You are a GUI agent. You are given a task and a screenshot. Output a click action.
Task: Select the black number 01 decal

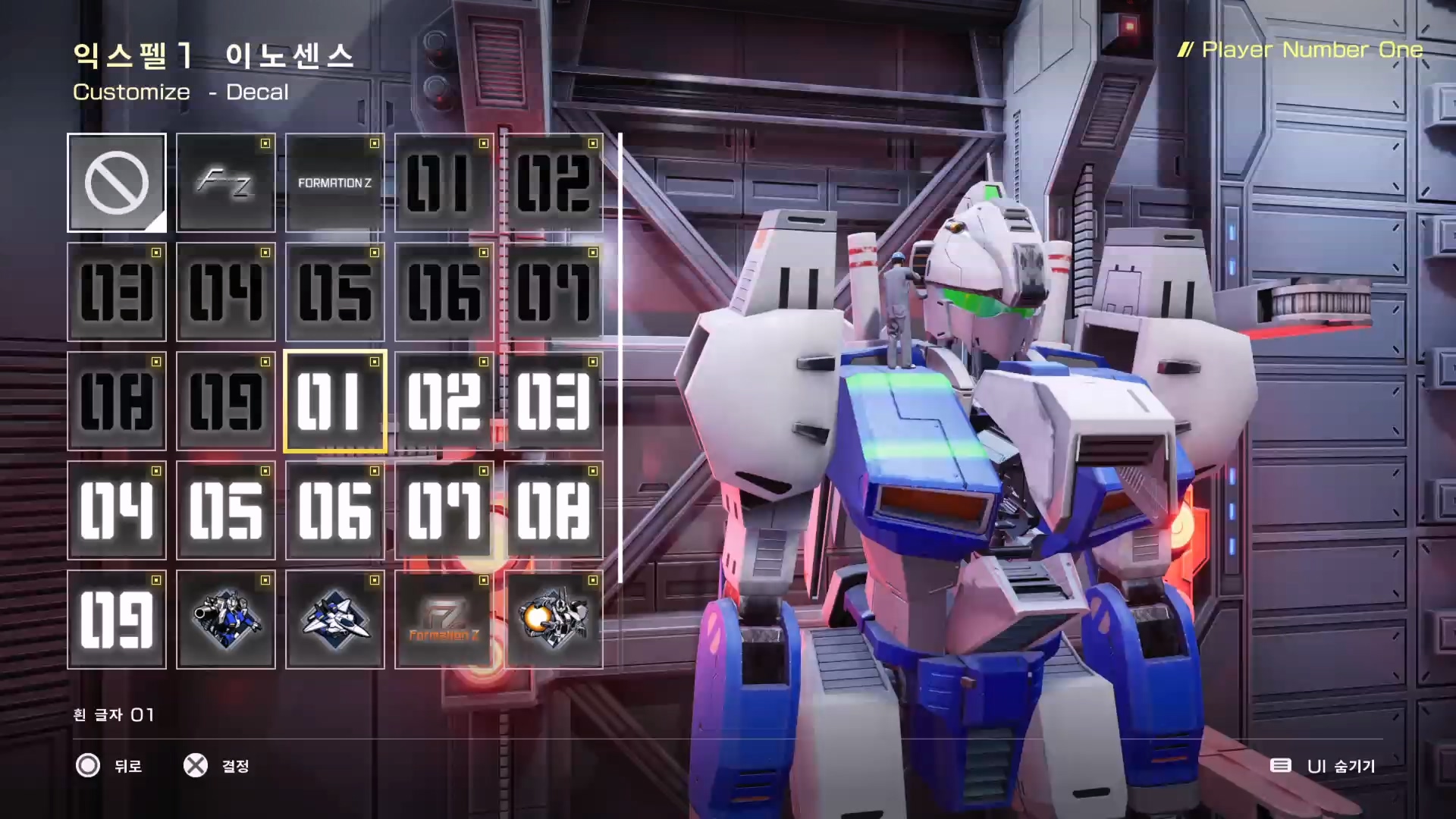[444, 183]
